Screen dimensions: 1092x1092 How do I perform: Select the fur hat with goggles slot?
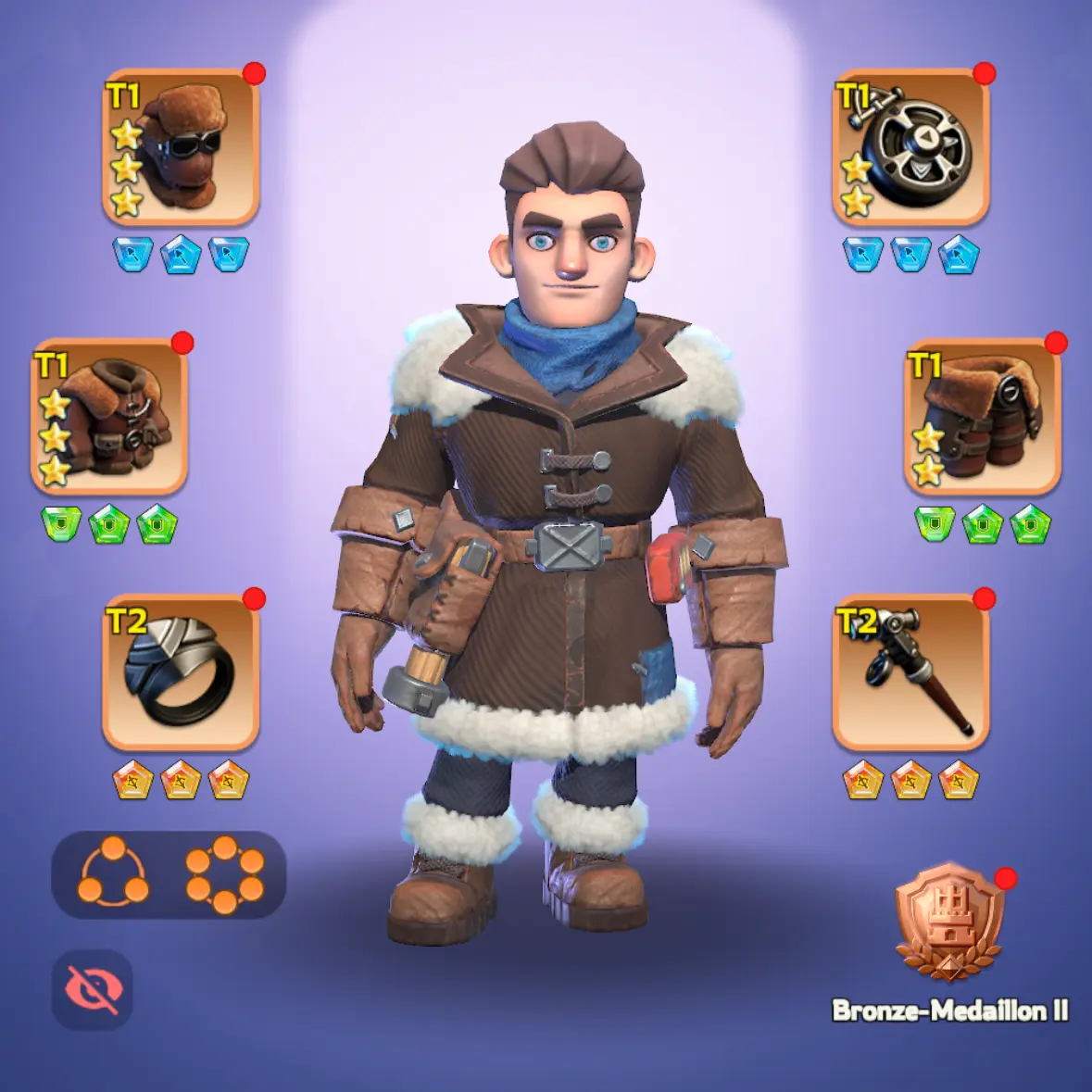(181, 147)
